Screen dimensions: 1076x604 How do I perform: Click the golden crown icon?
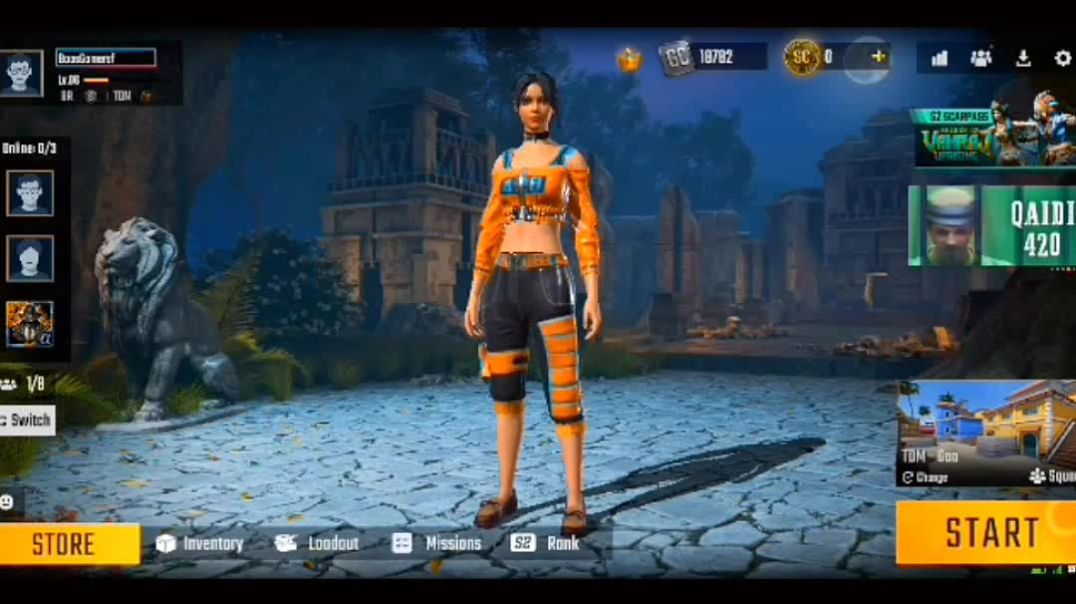point(628,59)
